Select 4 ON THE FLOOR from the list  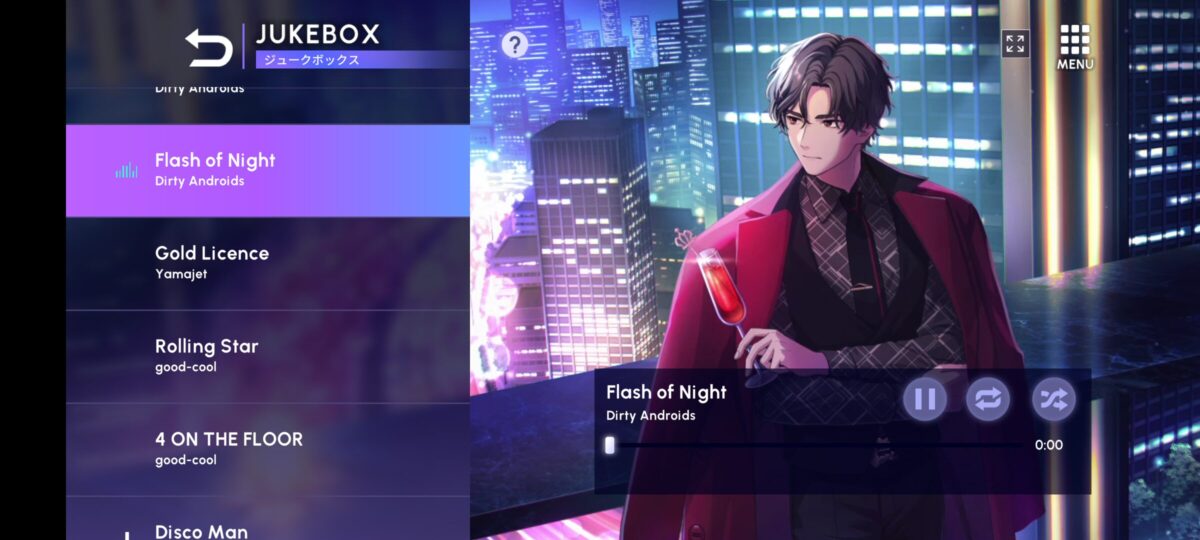coord(267,449)
